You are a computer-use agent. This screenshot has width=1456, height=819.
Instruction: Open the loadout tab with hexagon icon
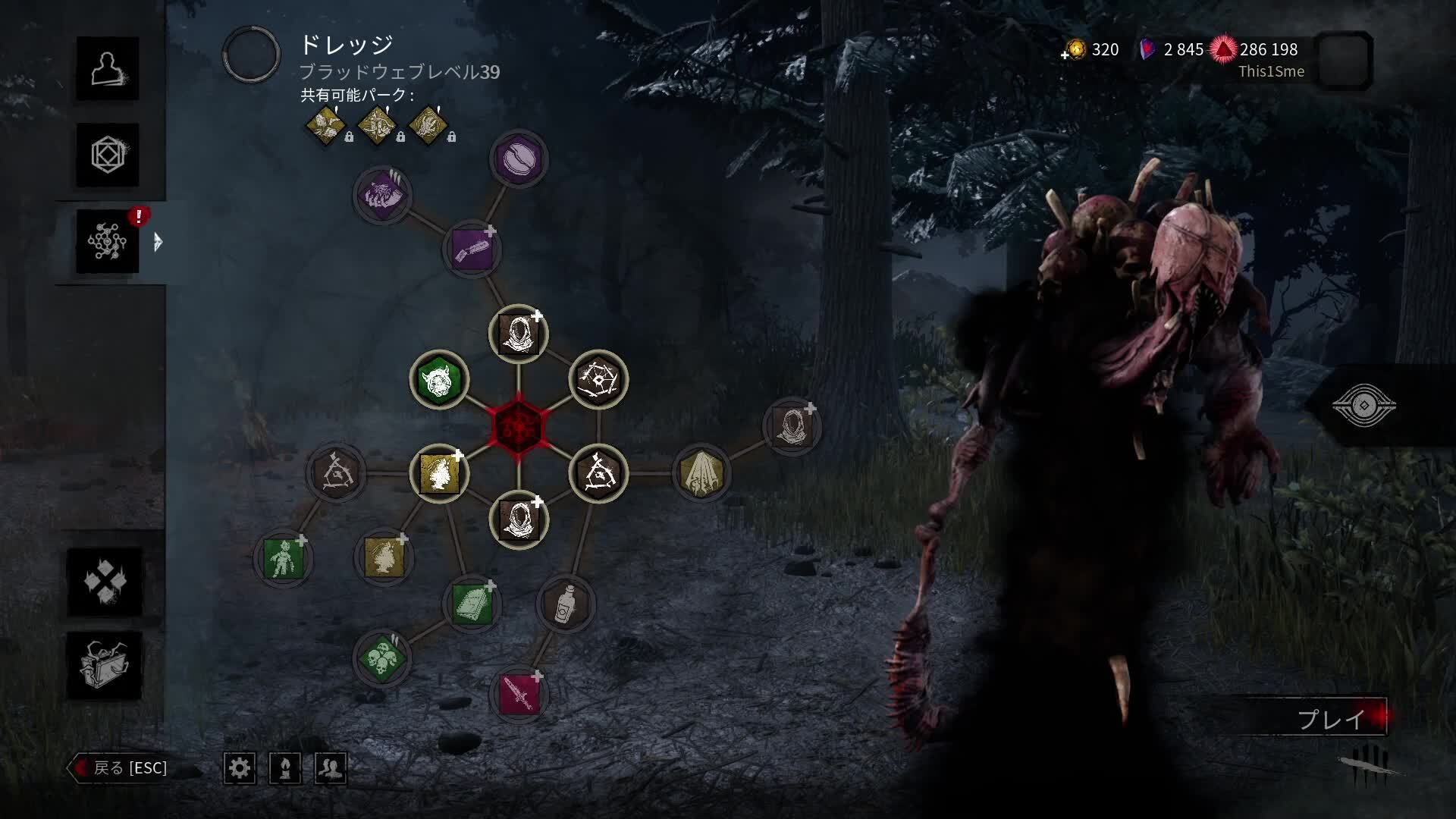107,155
